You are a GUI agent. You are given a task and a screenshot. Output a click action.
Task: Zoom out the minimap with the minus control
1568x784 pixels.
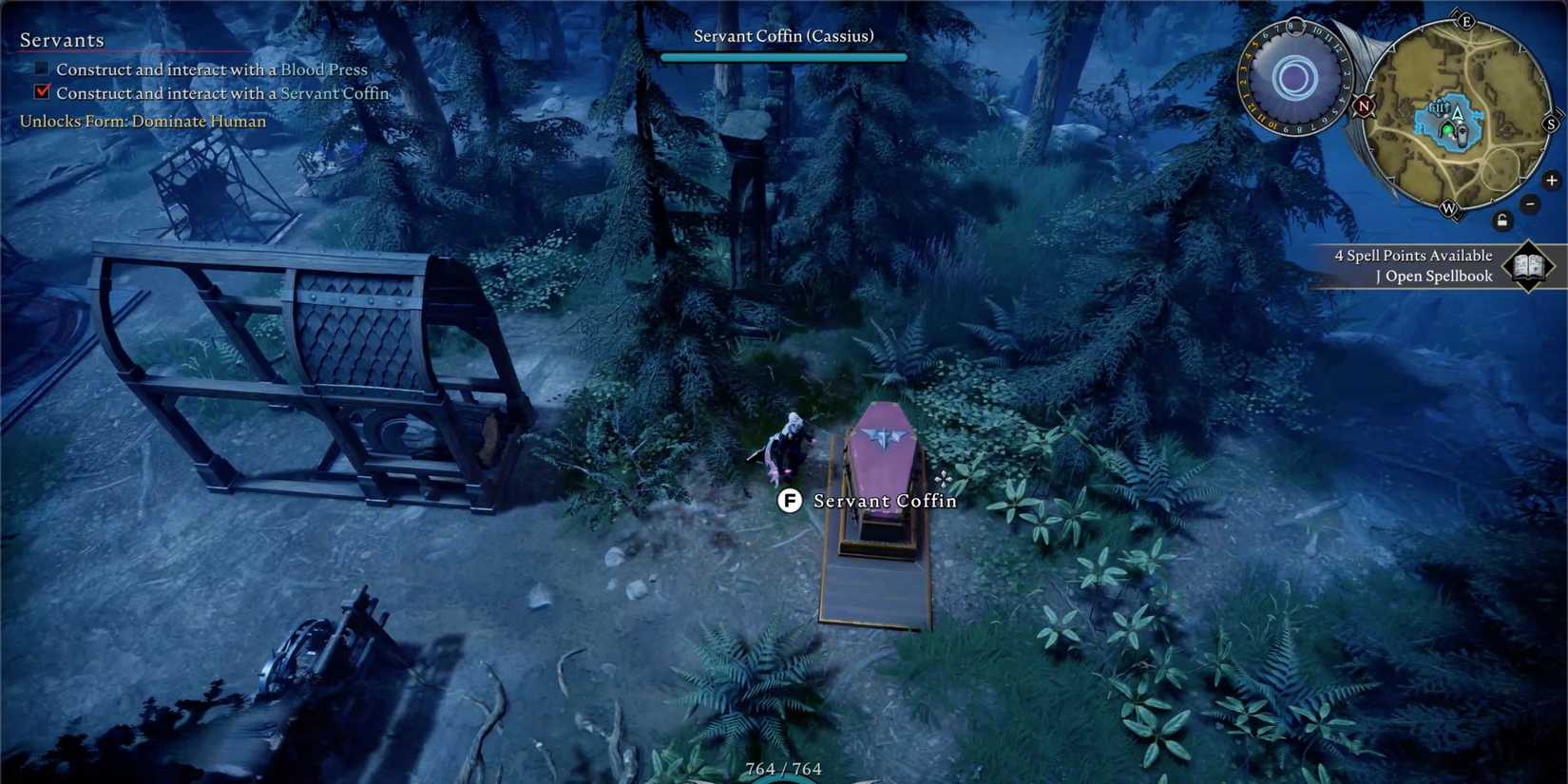[1530, 203]
